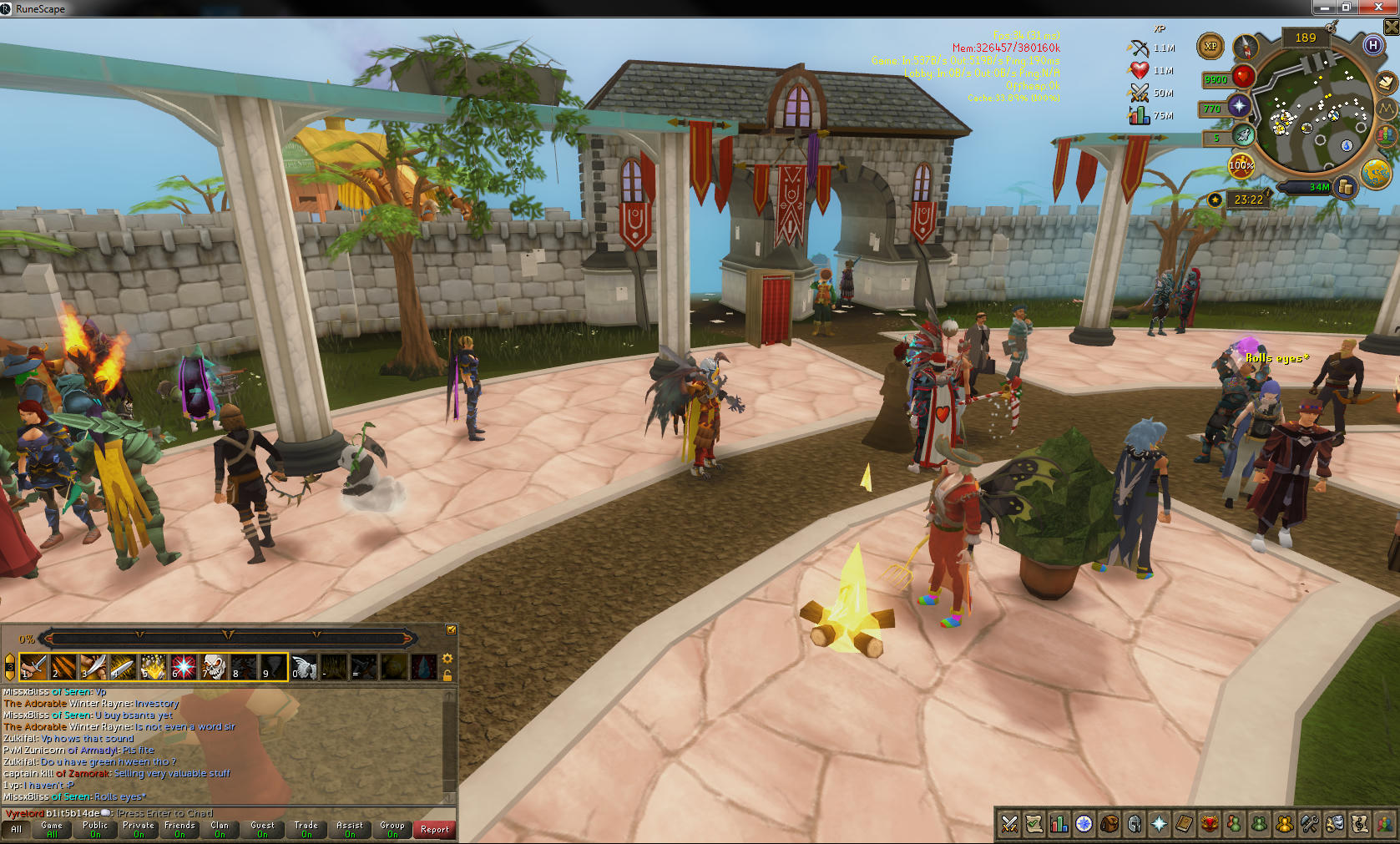The image size is (1400, 844).
Task: Toggle the Clan chat filter
Action: (x=220, y=829)
